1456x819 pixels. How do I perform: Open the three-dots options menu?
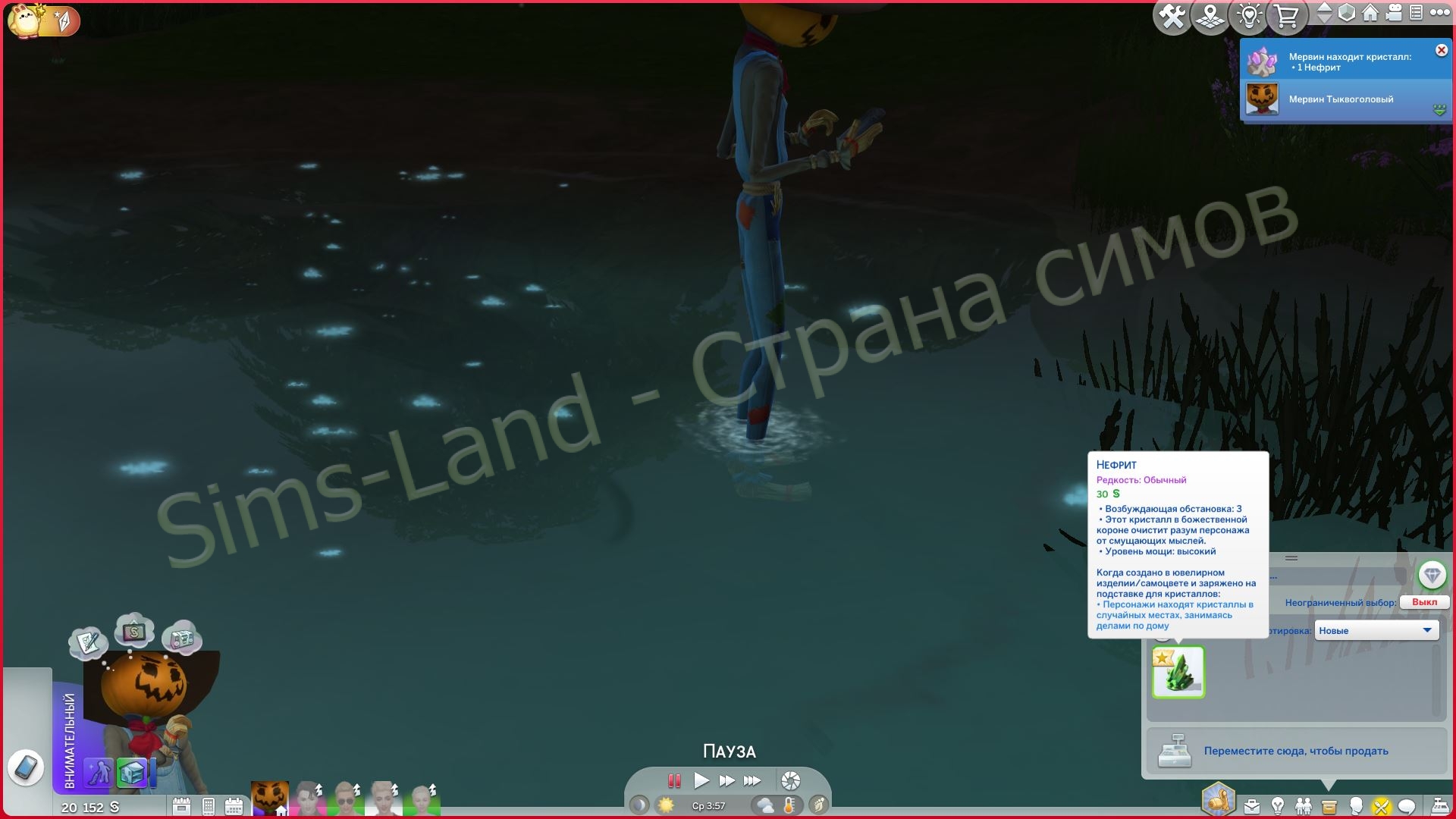pyautogui.click(x=1439, y=13)
